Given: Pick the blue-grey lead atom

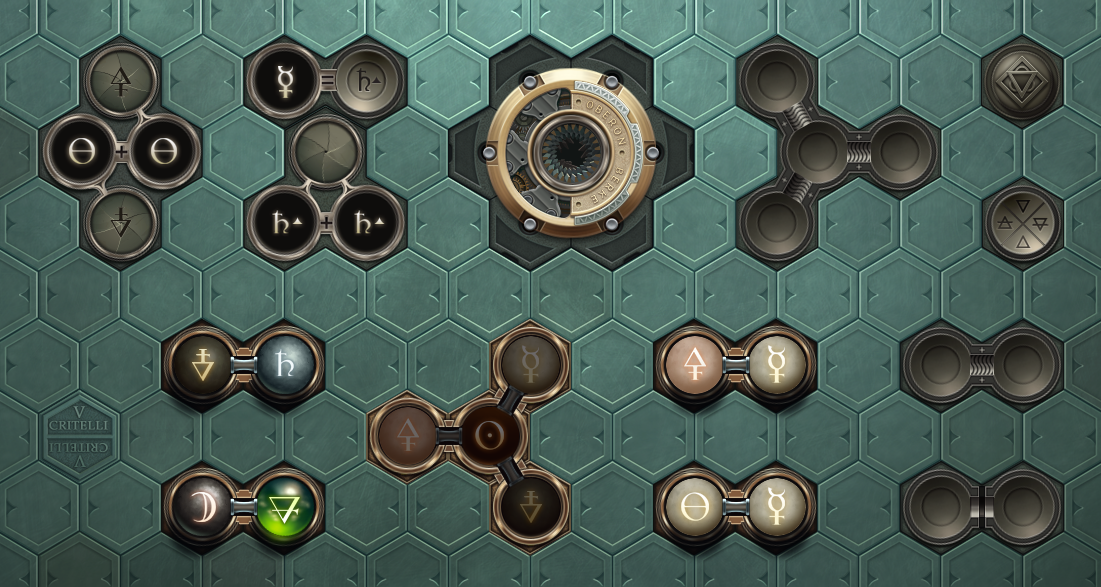Looking at the screenshot, I should [285, 366].
